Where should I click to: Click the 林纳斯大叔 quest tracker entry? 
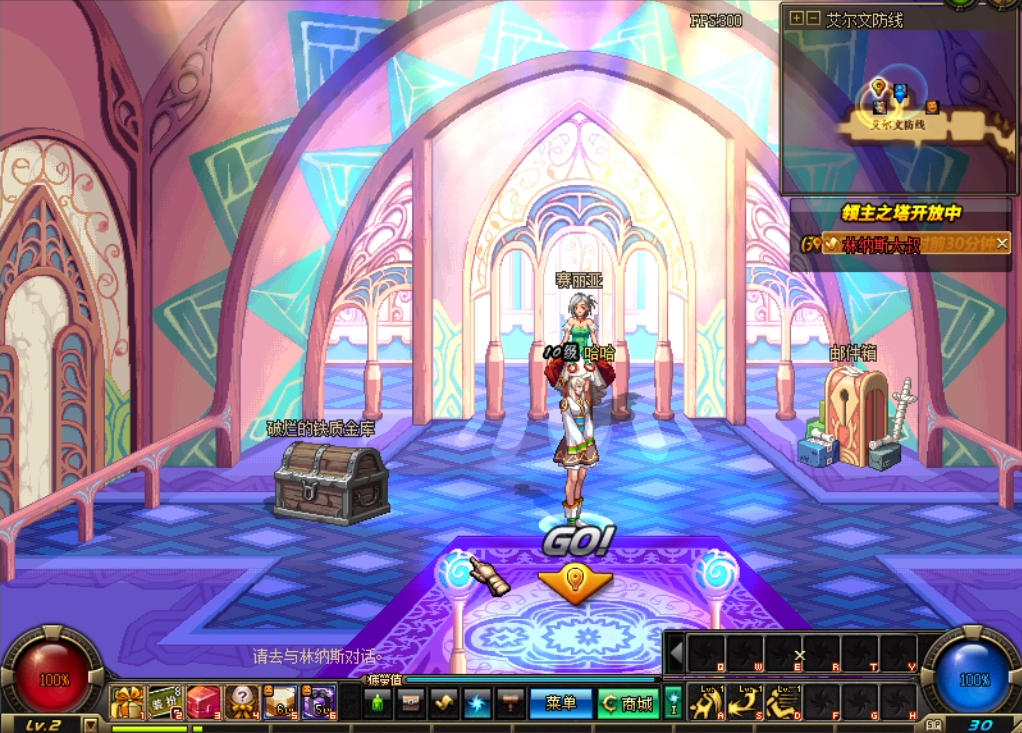(x=880, y=244)
